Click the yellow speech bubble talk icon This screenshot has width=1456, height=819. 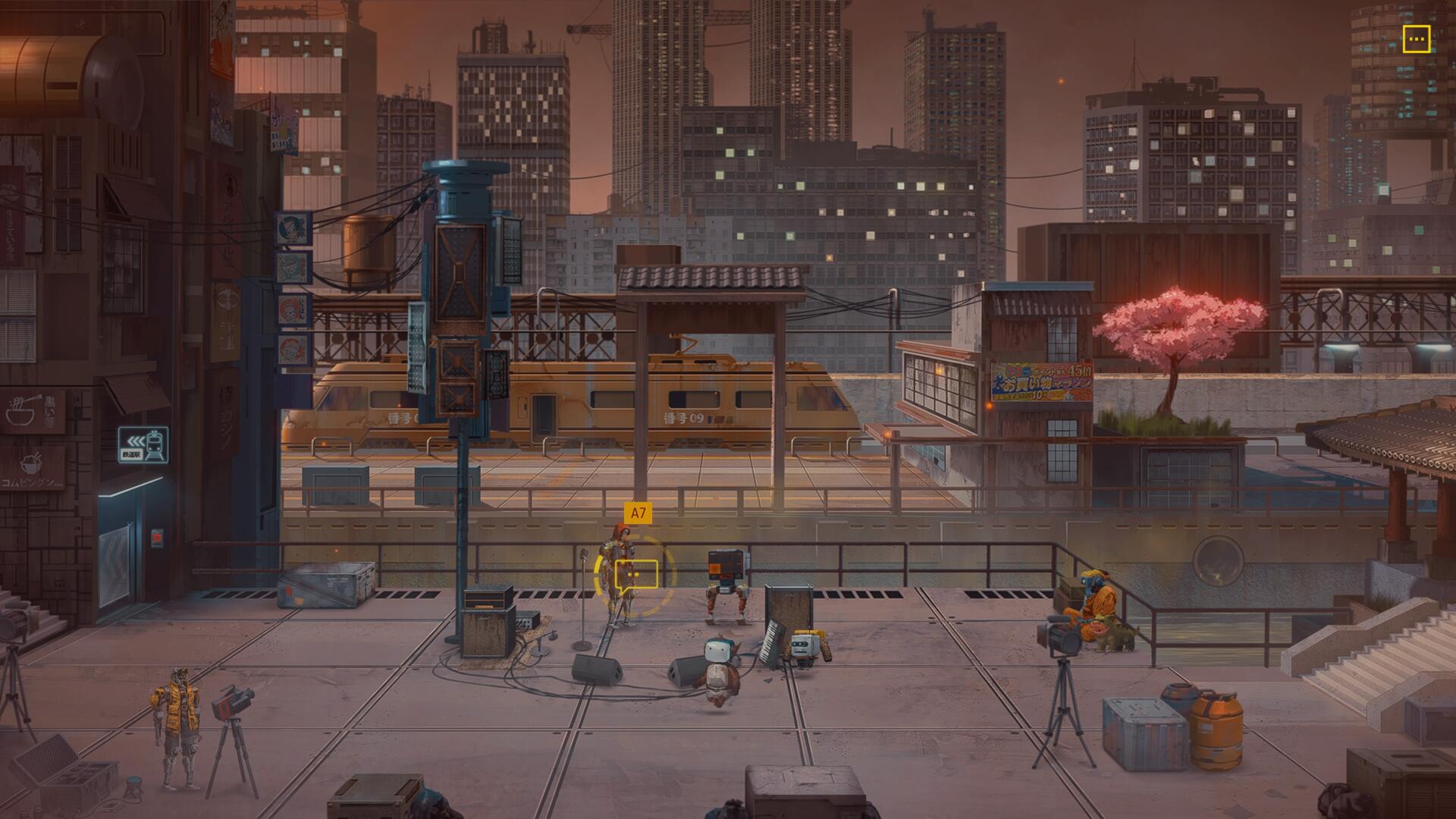[635, 576]
